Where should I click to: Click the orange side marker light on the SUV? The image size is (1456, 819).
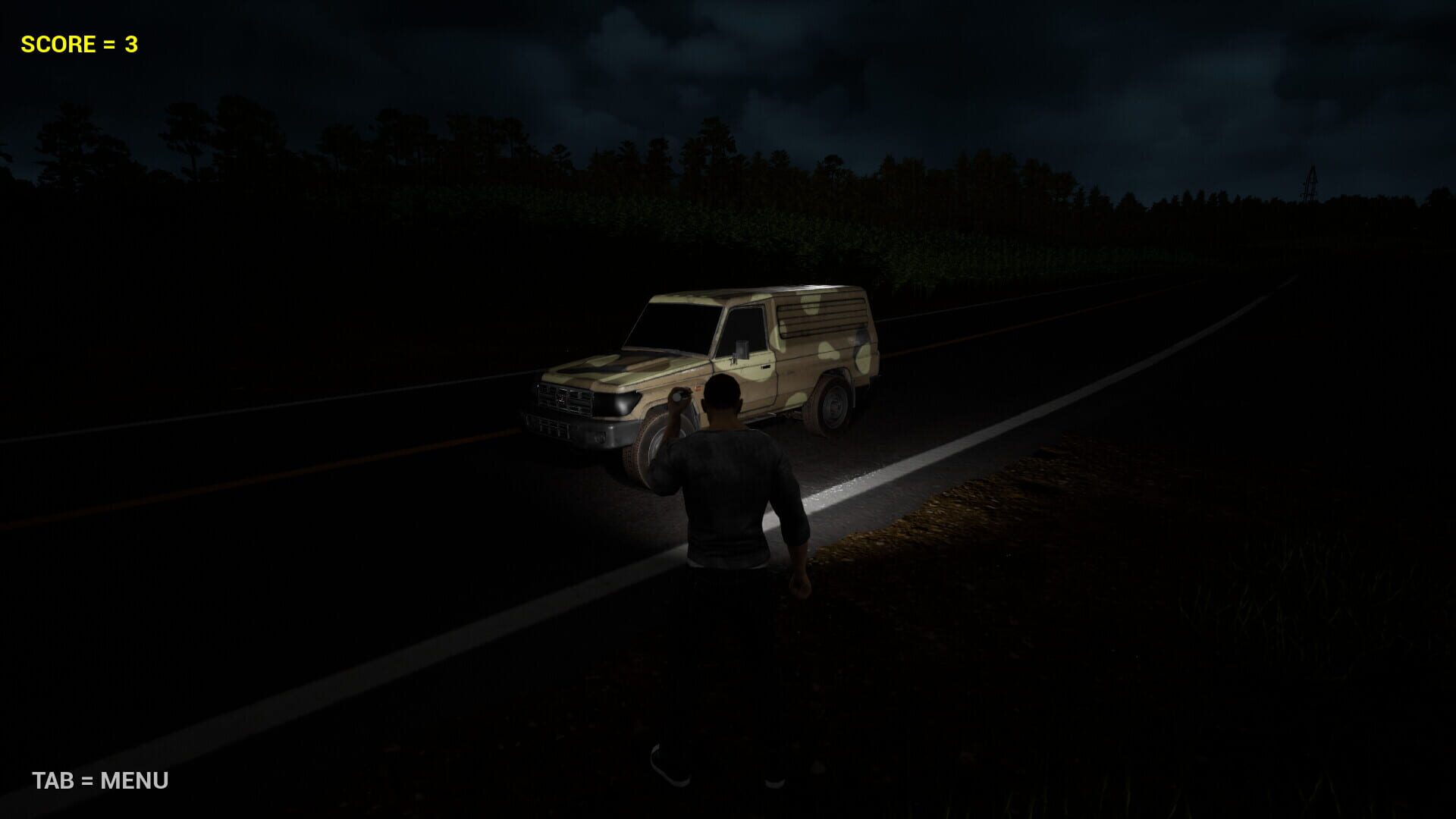[x=698, y=388]
